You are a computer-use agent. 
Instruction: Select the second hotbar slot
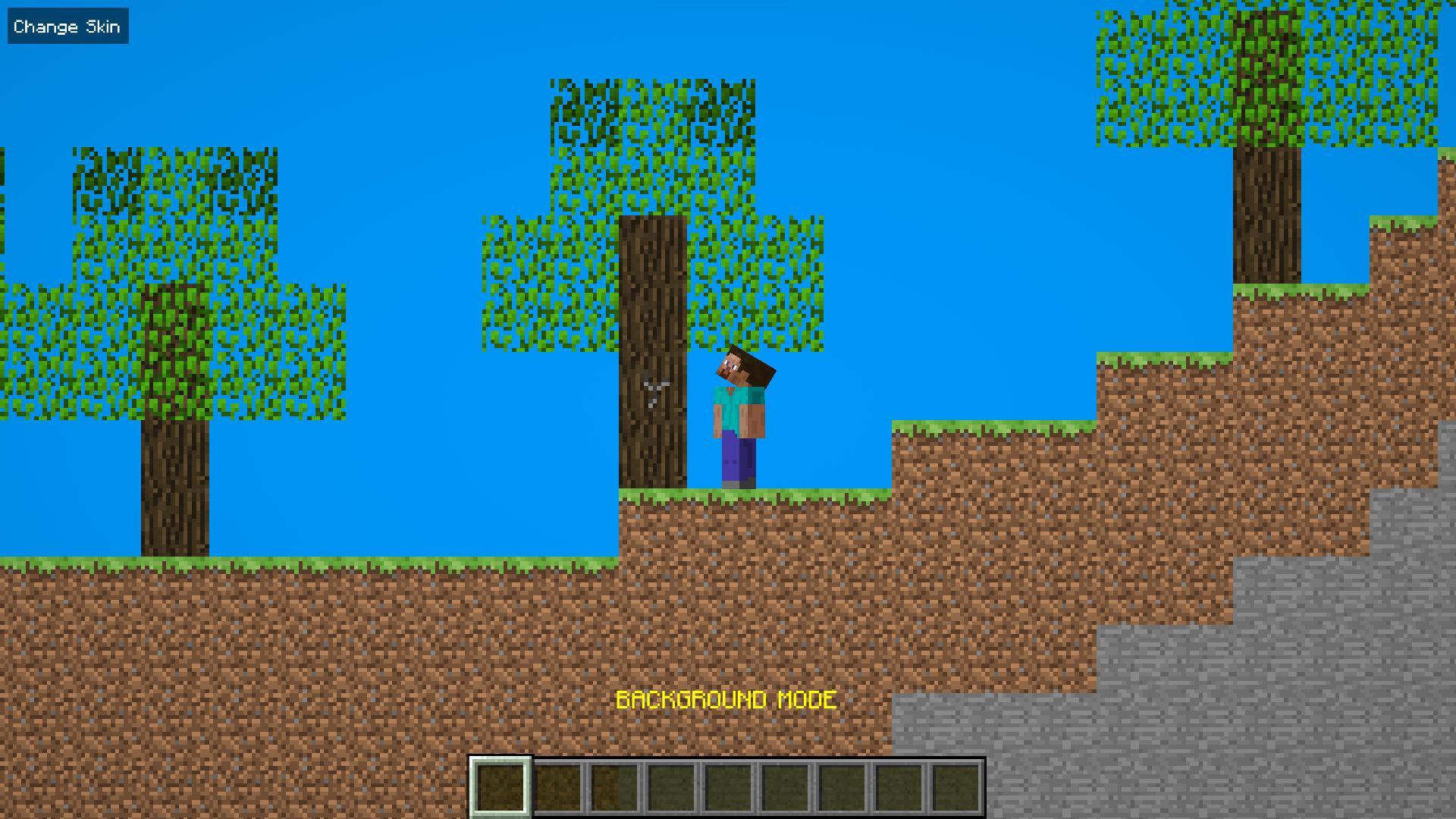click(557, 788)
